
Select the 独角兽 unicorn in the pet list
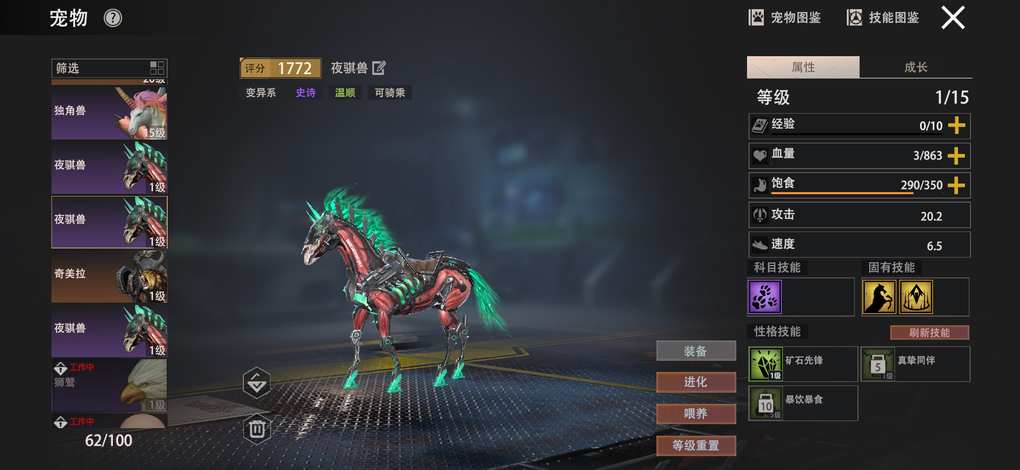pos(109,113)
